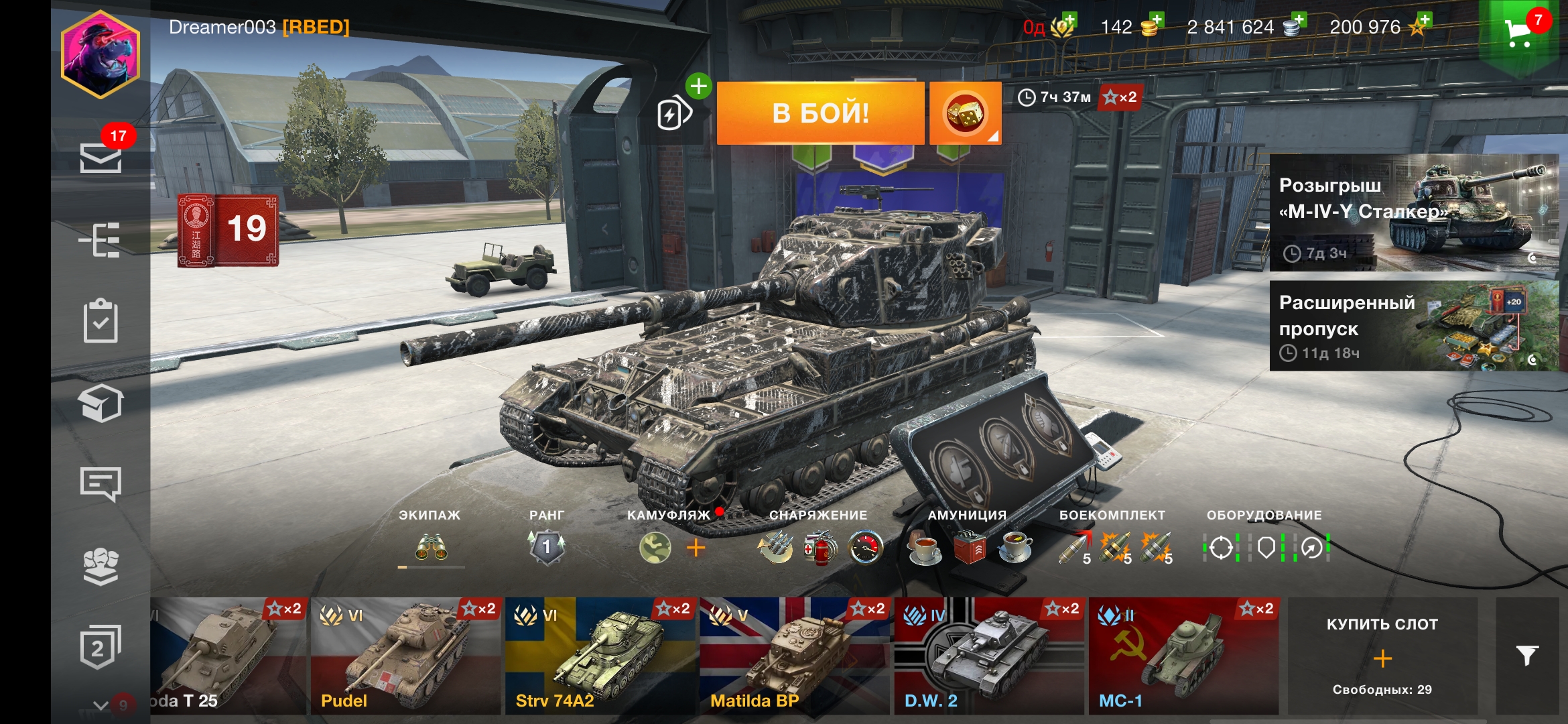Open the Расширенный пропуск banner
Image resolution: width=1568 pixels, height=724 pixels.
click(1414, 326)
